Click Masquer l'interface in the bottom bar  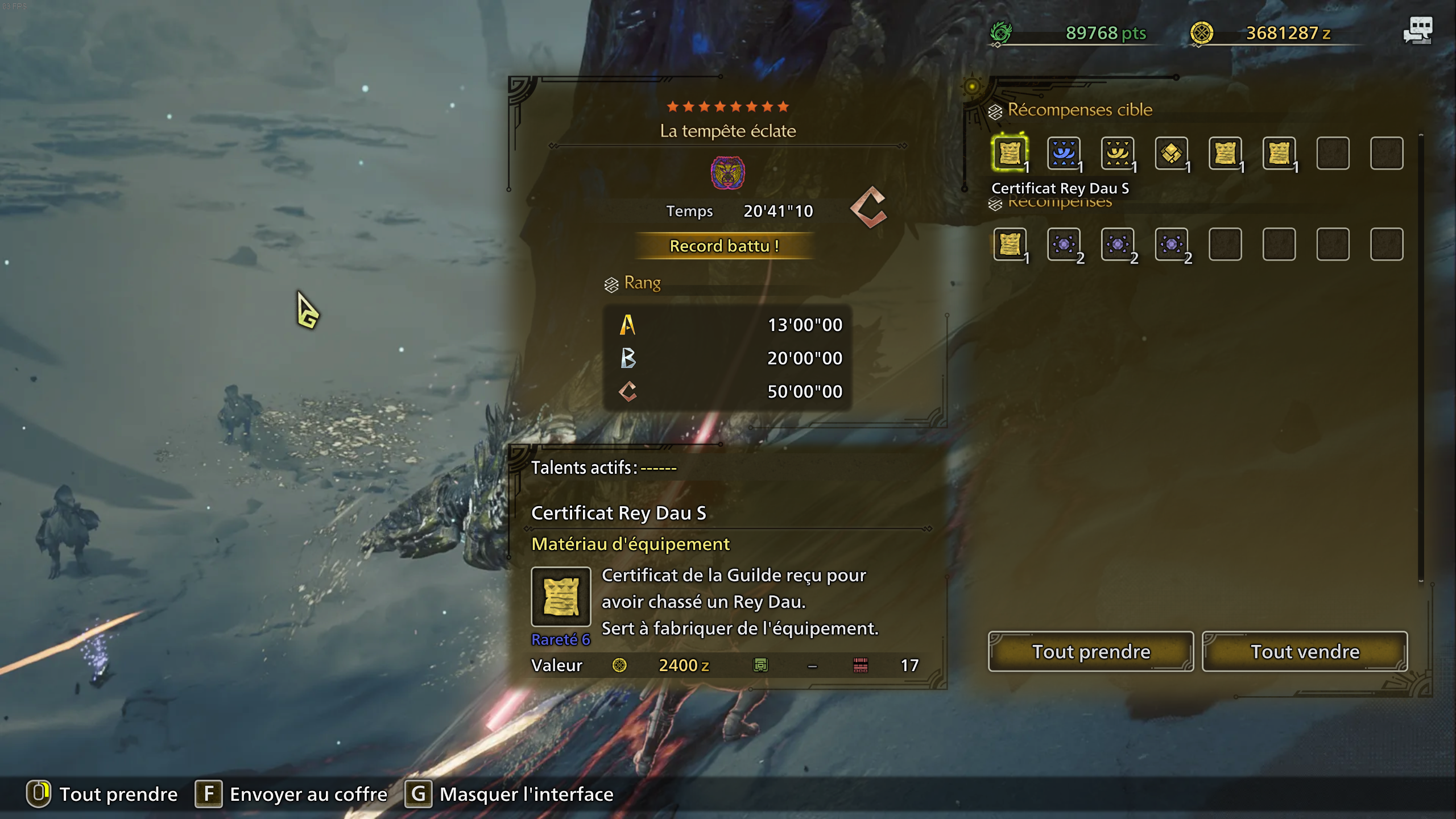(526, 794)
